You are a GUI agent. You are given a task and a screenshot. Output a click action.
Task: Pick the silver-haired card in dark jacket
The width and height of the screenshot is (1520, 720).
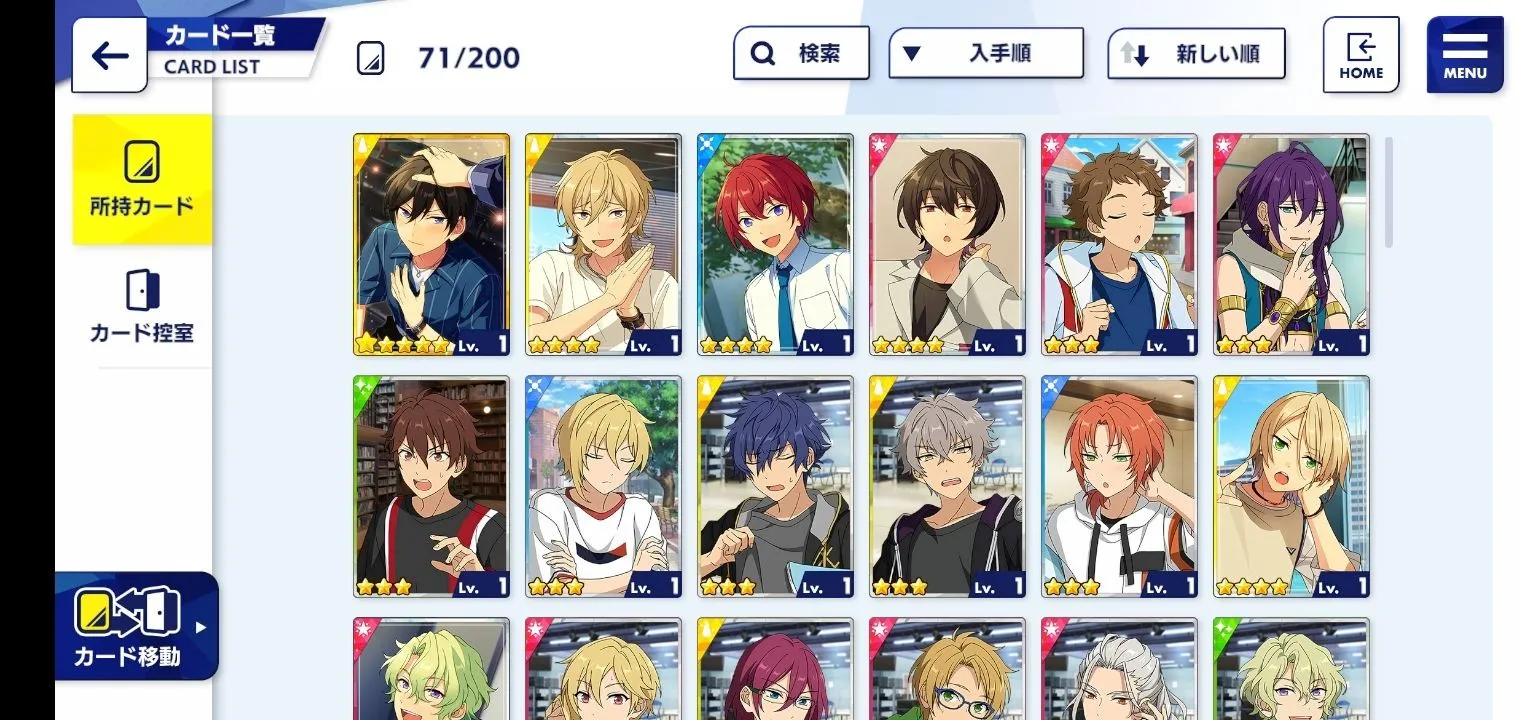(x=947, y=487)
